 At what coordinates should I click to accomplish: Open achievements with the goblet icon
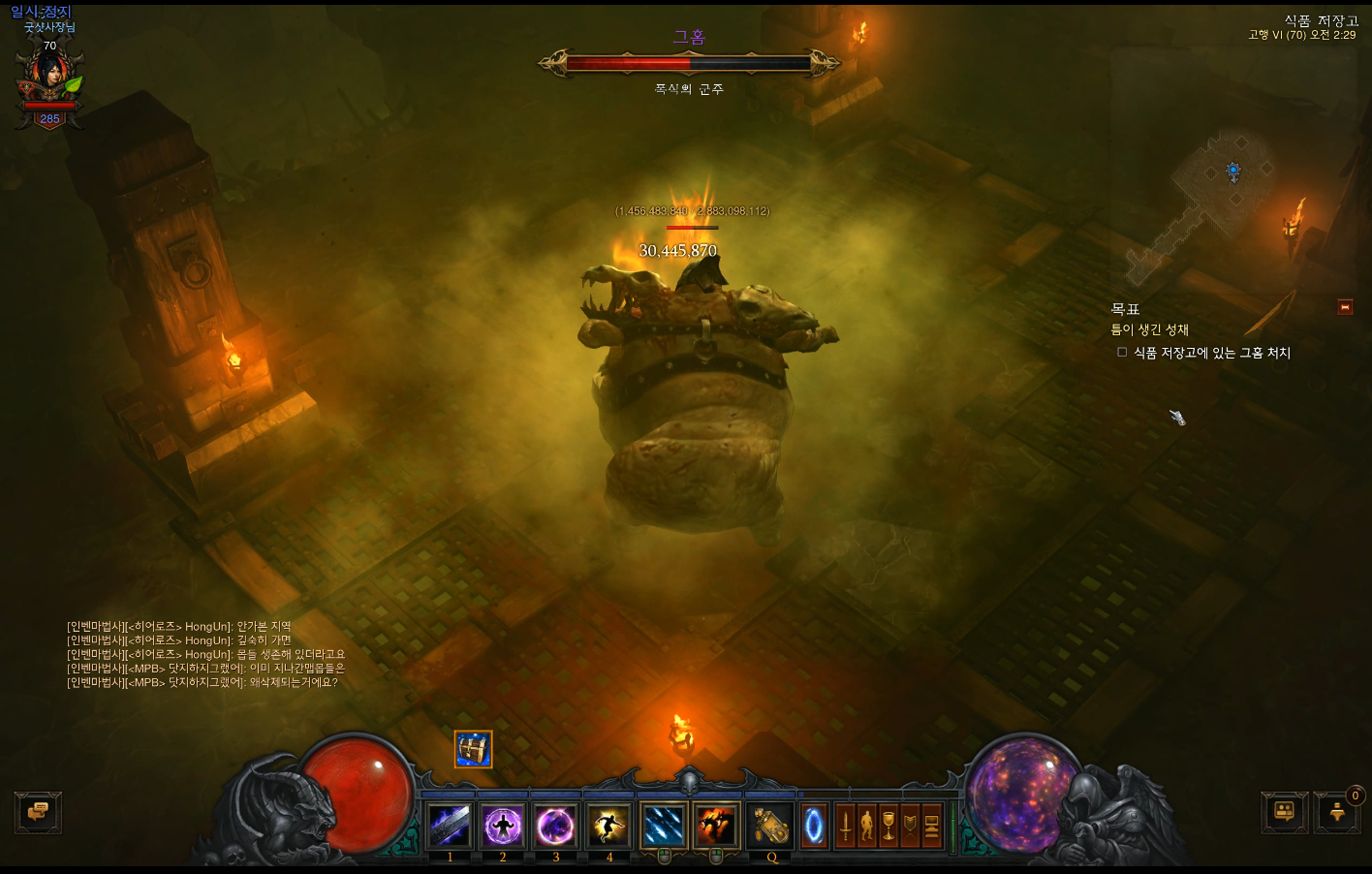[x=888, y=827]
